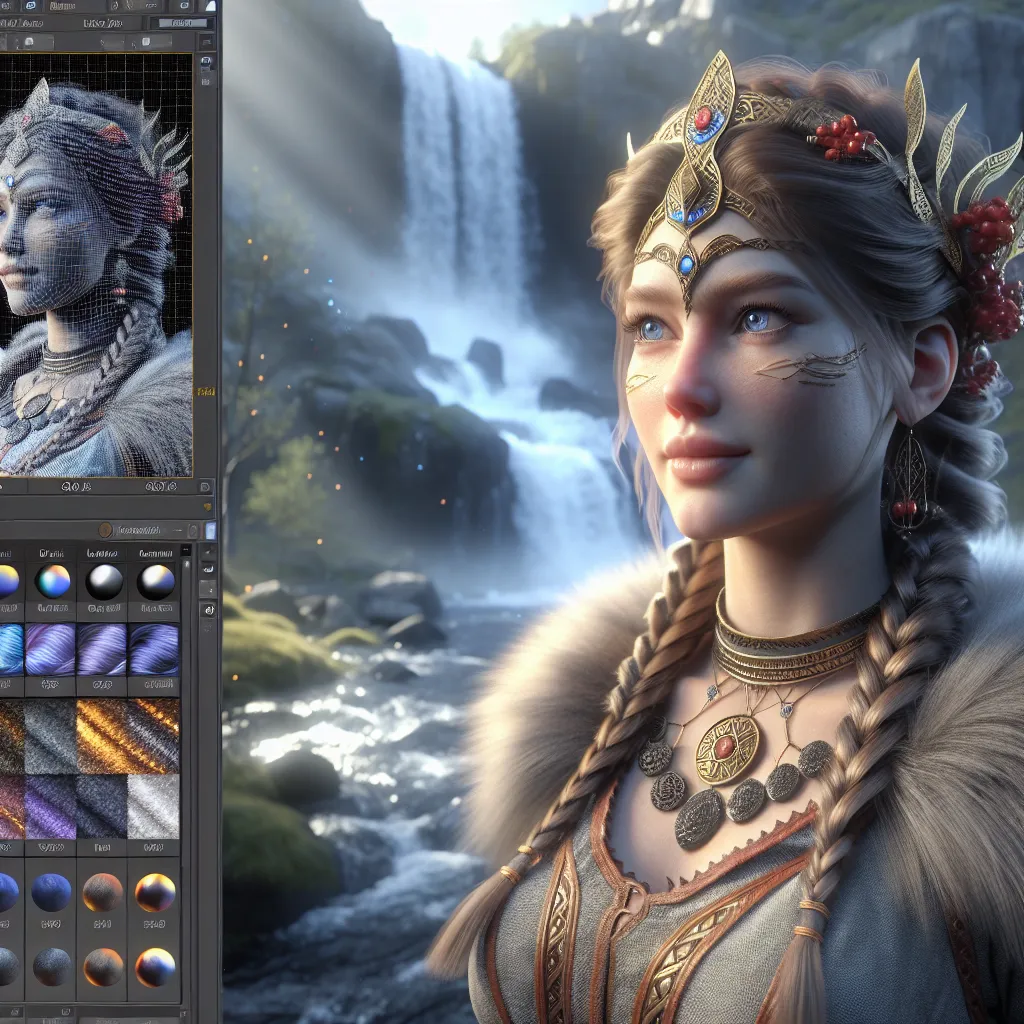Apply the glowing orange striped fabric texture
Viewport: 1024px width, 1024px height.
pos(128,736)
